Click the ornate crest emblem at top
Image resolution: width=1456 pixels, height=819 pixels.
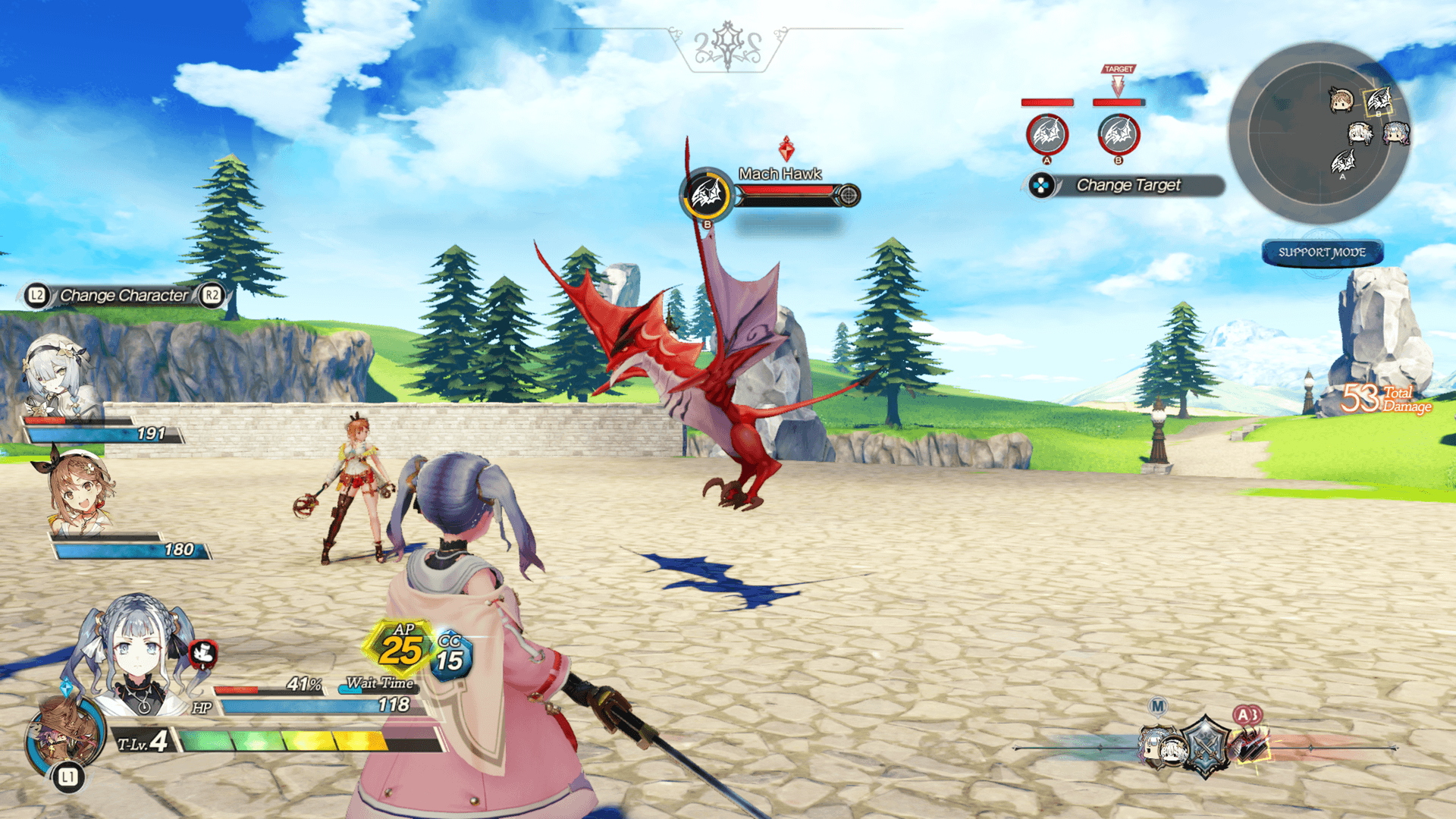click(728, 45)
